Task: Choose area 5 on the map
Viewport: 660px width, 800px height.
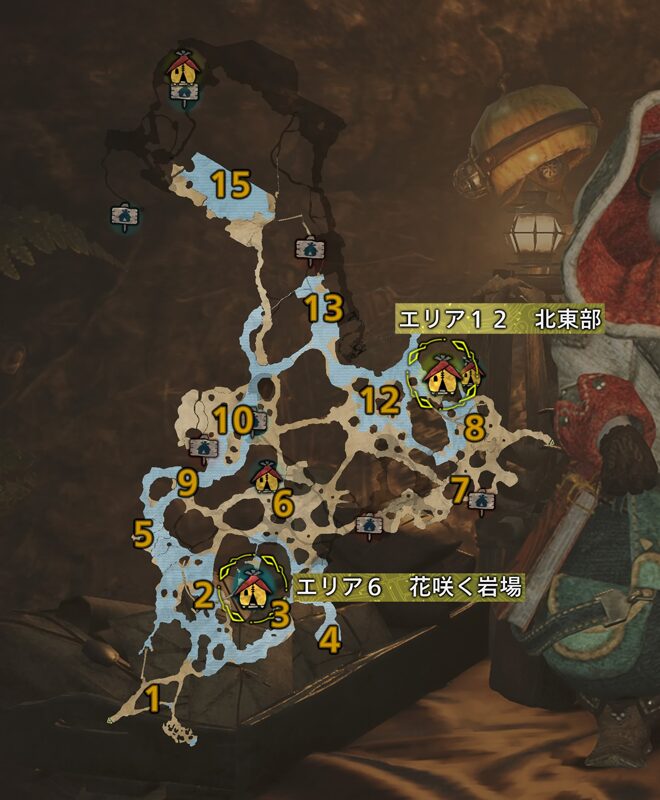Action: pos(143,533)
